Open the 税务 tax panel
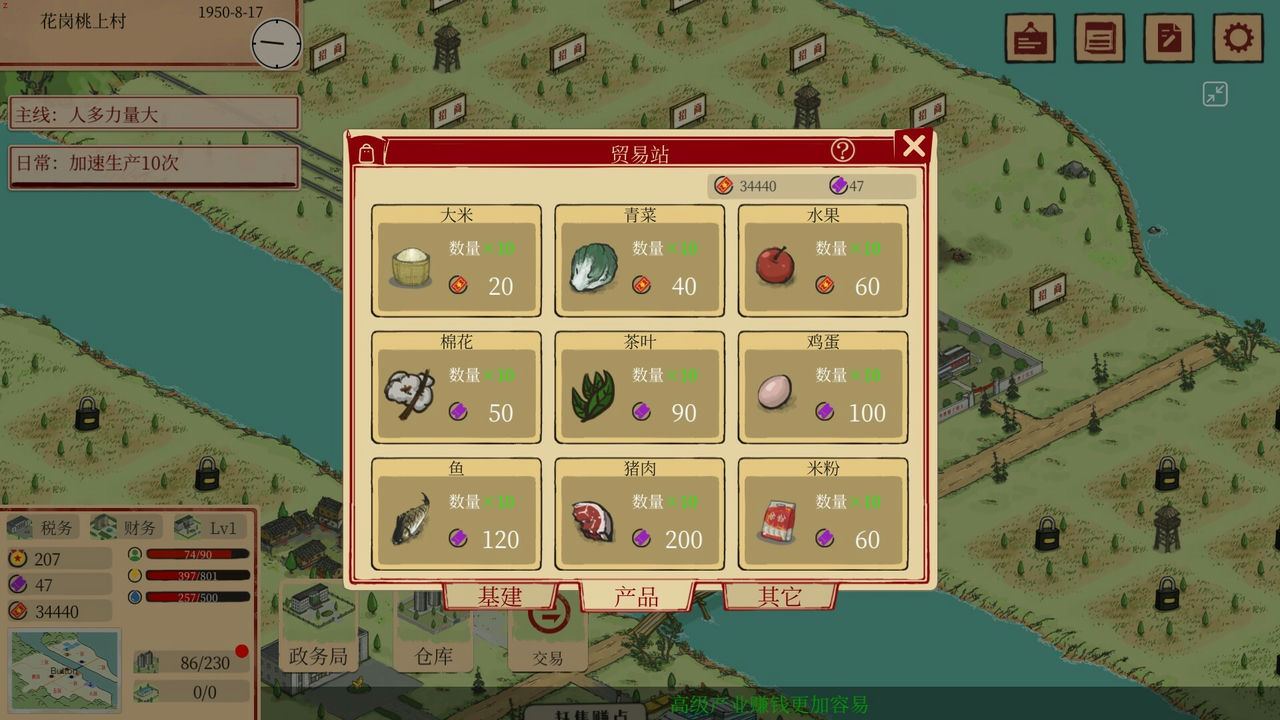 [x=44, y=527]
